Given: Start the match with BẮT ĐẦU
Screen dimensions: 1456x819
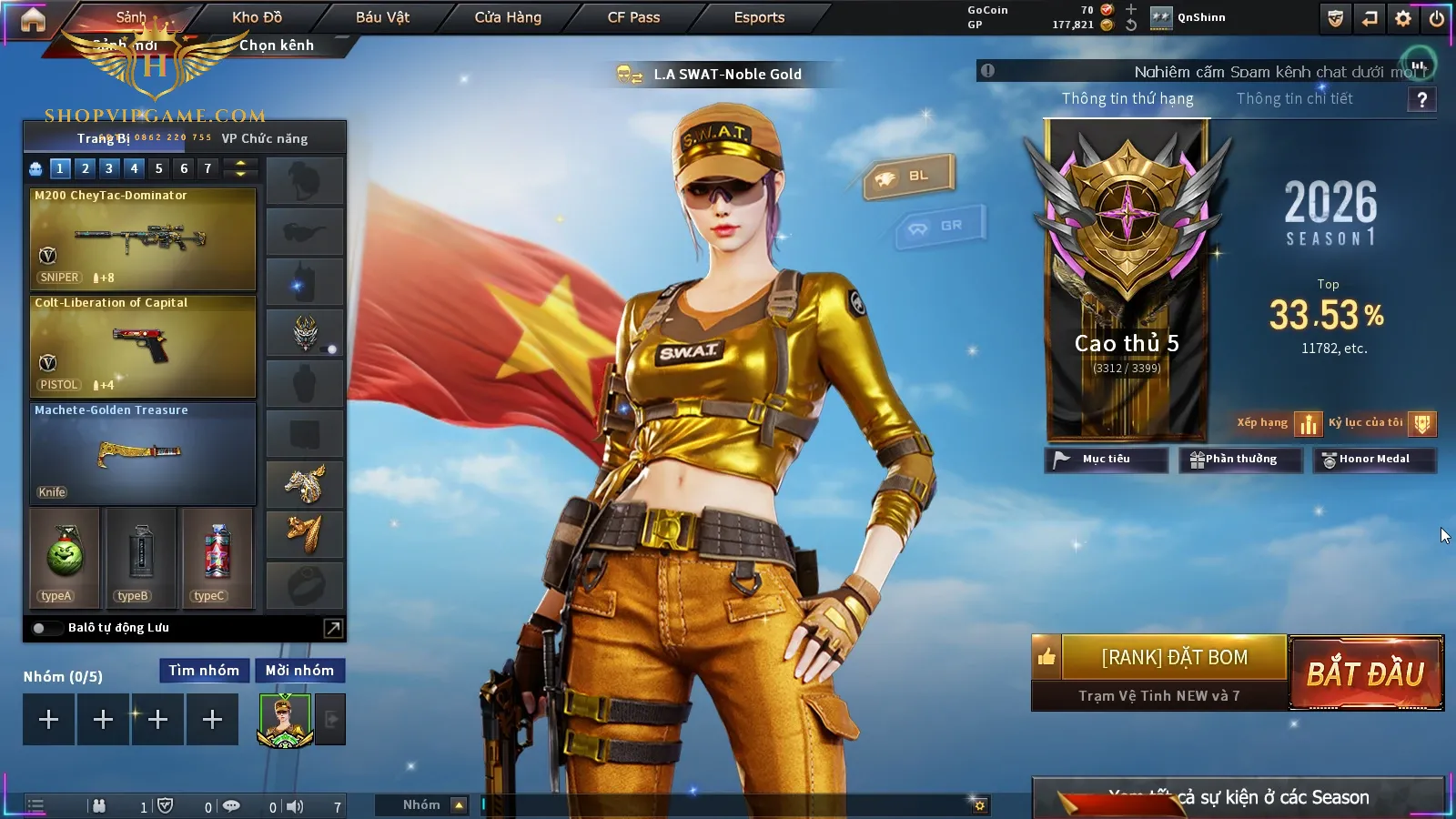Looking at the screenshot, I should click(1366, 673).
